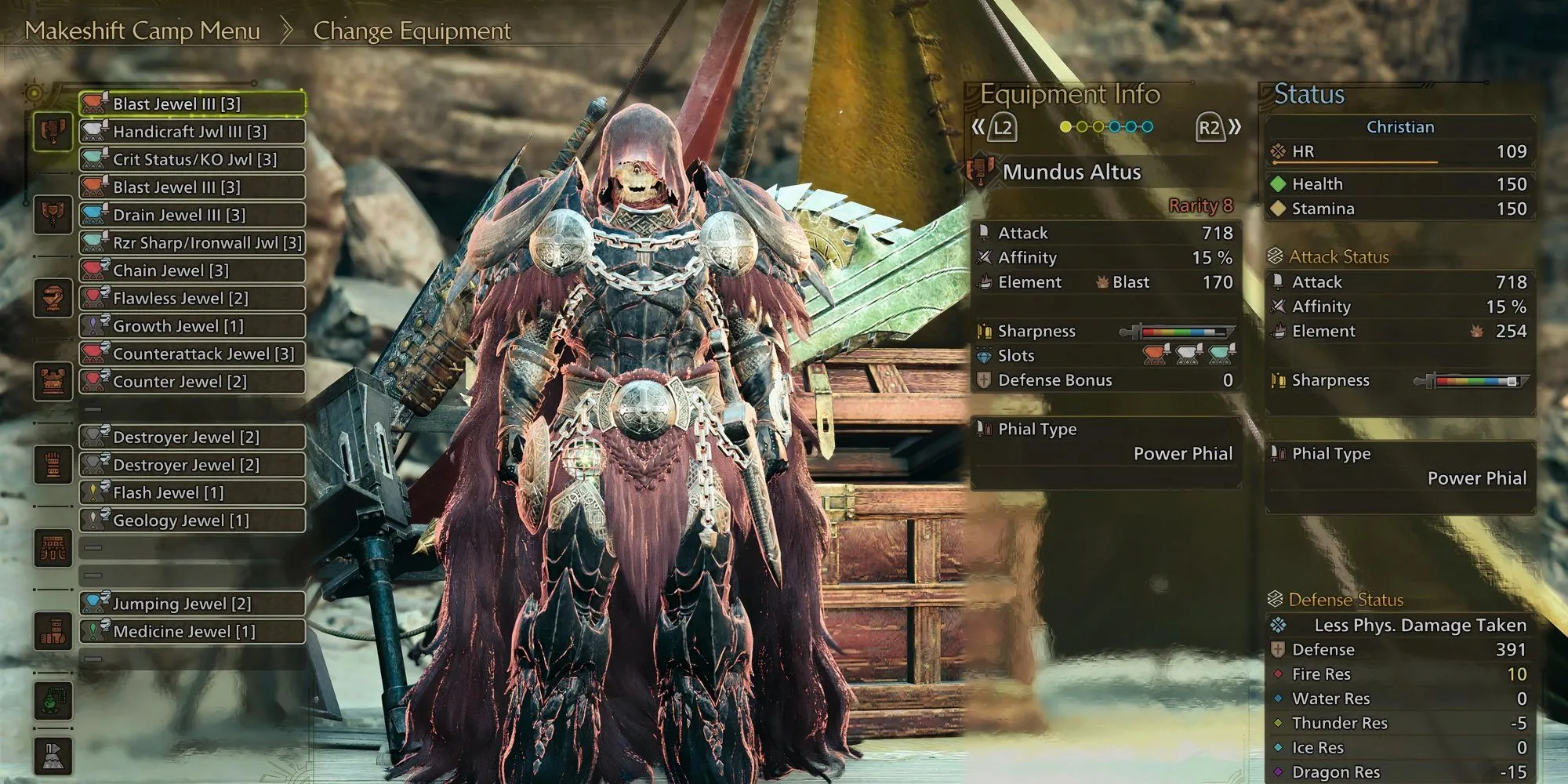Select the Counter Jewel slot
Image resolution: width=1568 pixels, height=784 pixels.
(192, 382)
